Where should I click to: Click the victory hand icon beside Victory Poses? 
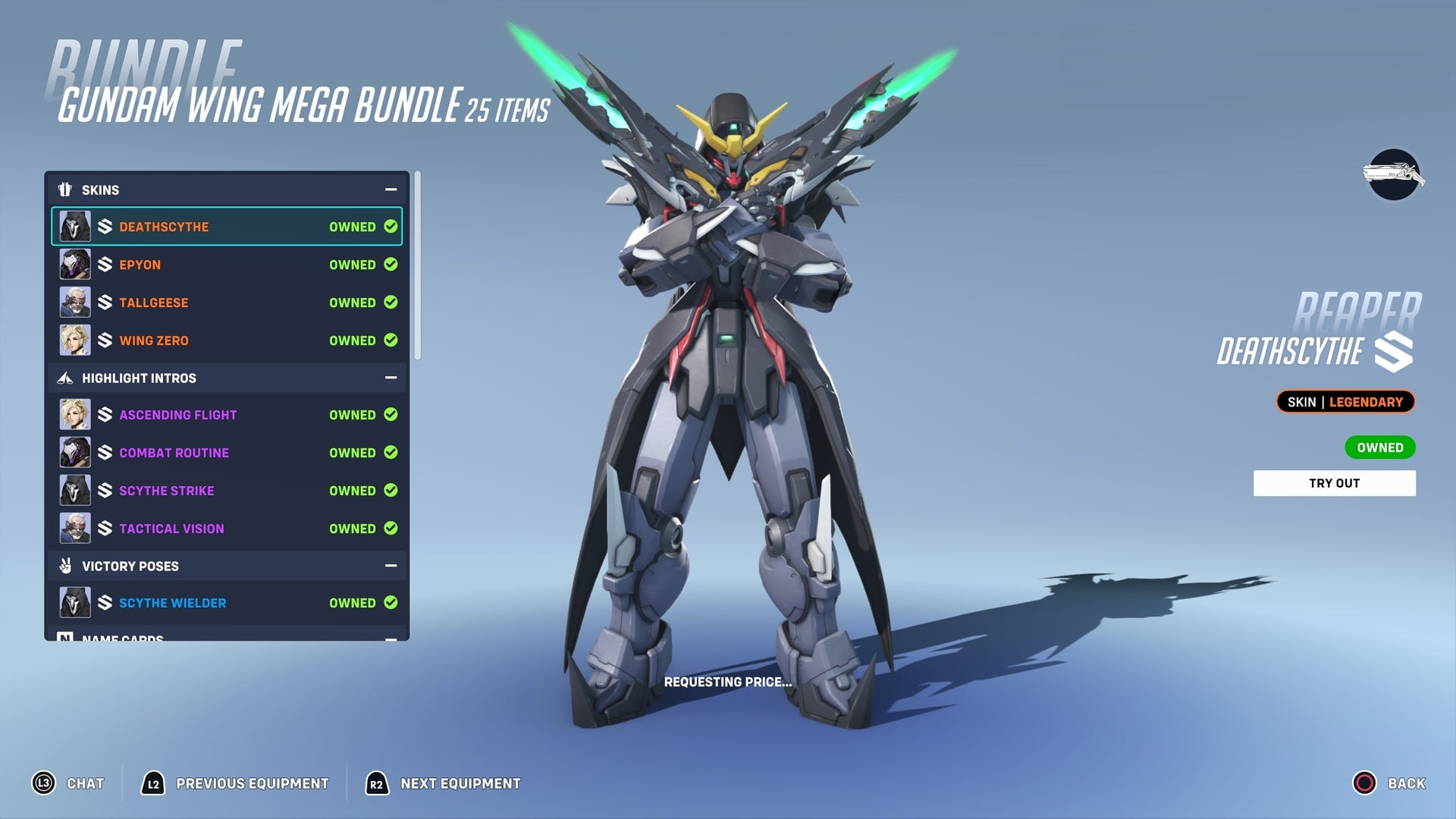click(66, 566)
